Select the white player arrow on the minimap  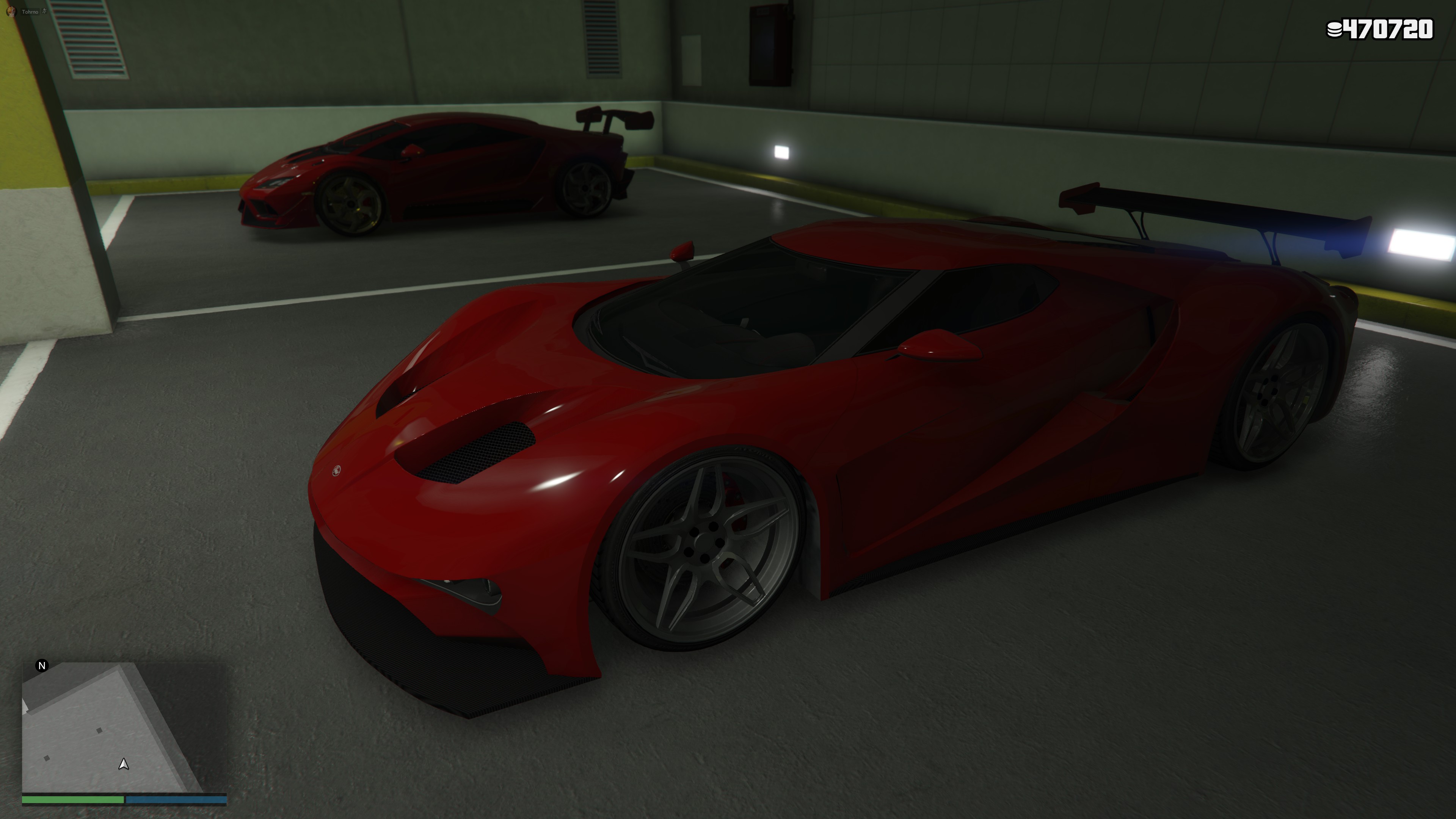[x=123, y=764]
